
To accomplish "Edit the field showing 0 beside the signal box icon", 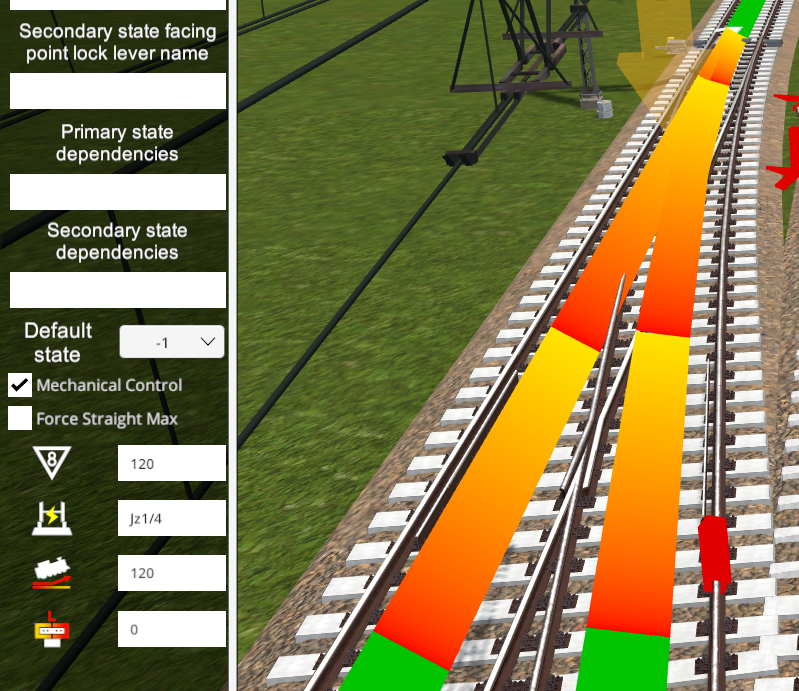I will click(171, 629).
